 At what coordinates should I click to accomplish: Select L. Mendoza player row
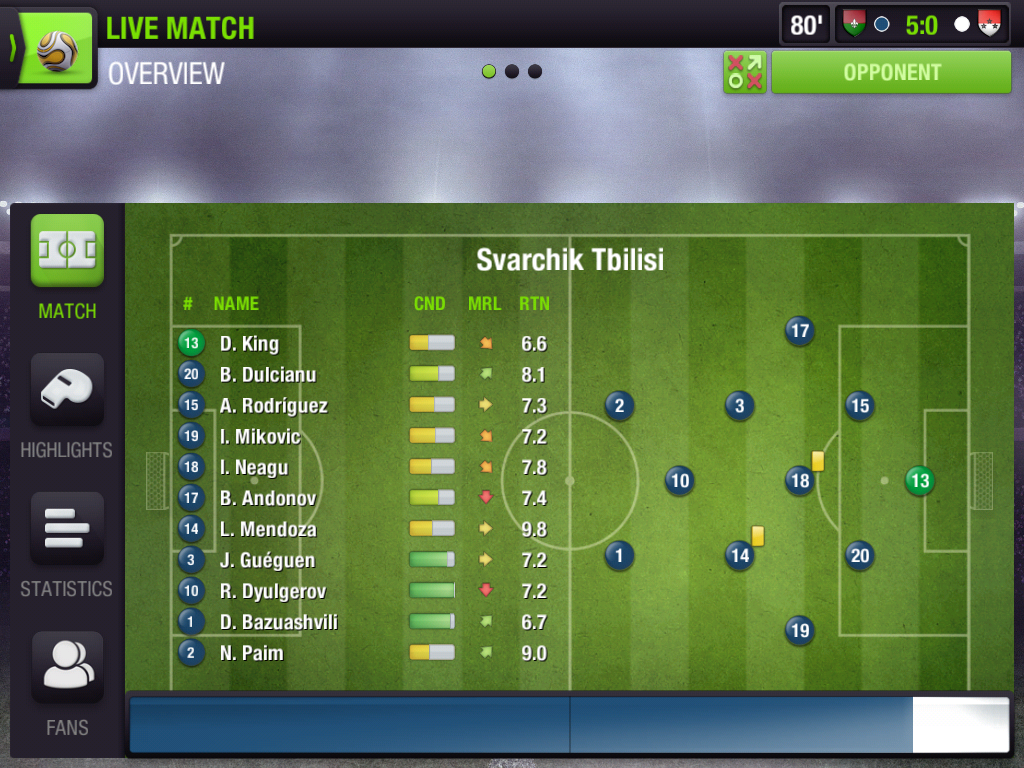tap(267, 529)
